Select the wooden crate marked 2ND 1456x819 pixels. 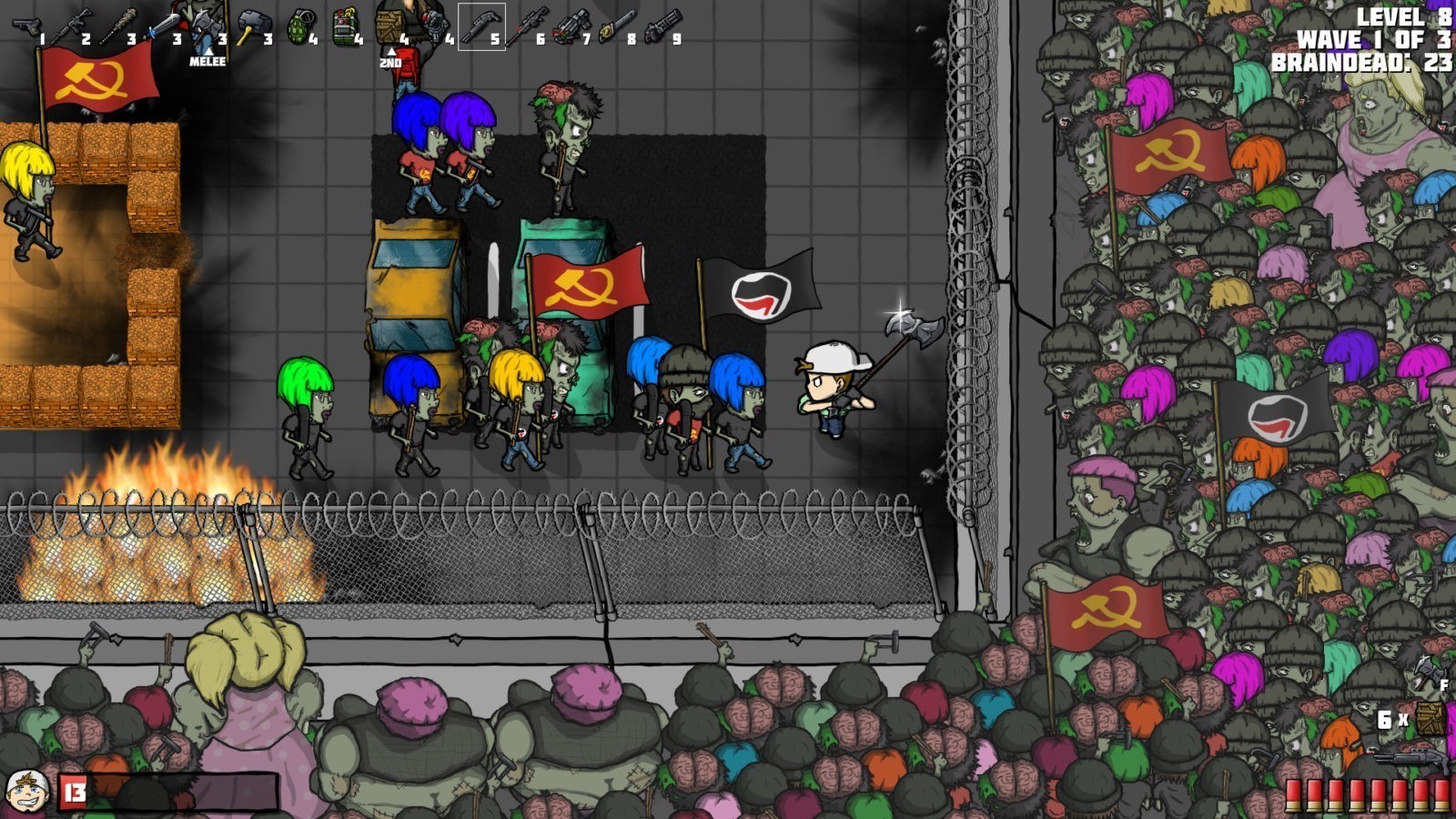tap(390, 25)
